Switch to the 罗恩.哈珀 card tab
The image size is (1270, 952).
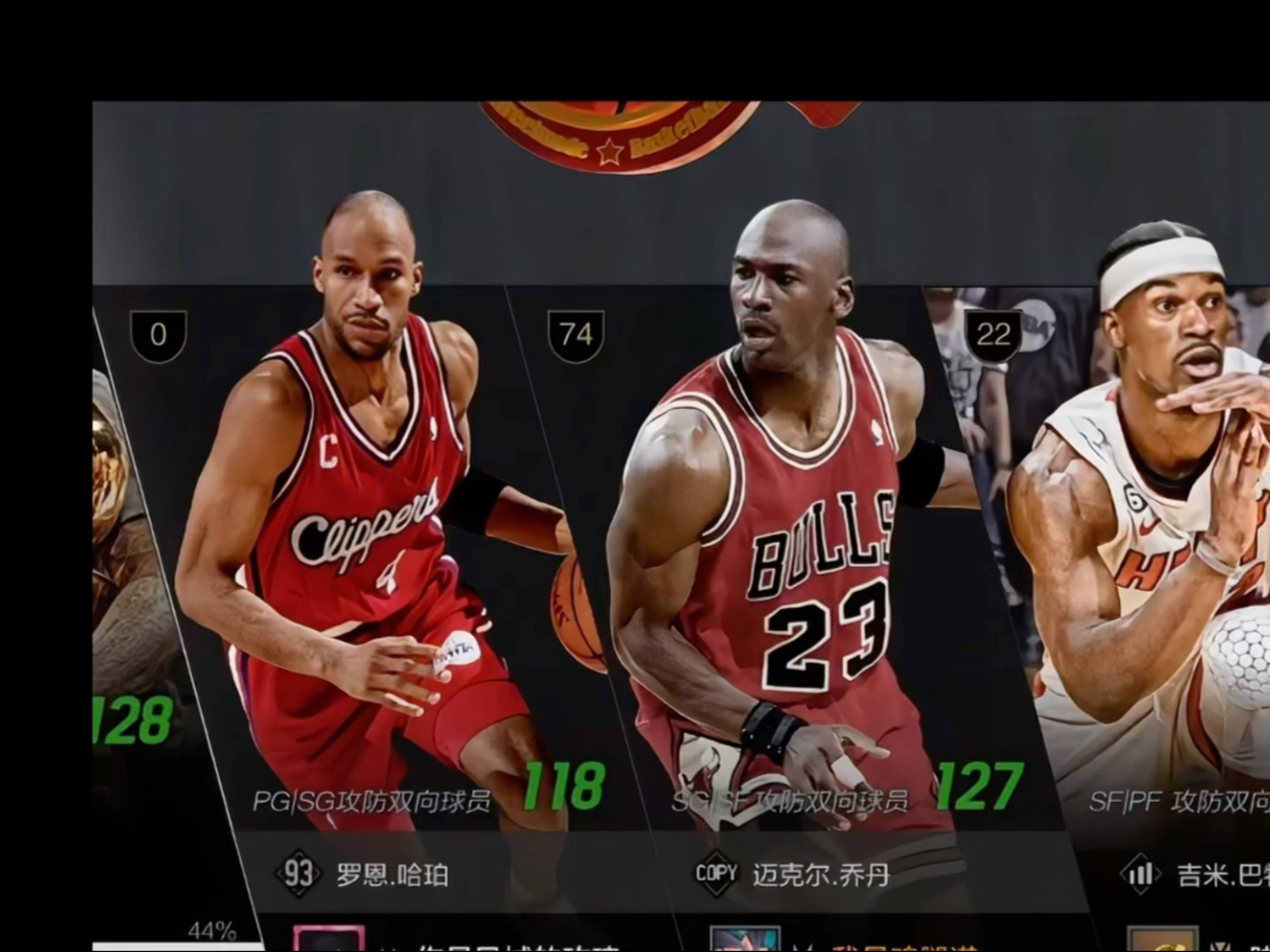pos(394,873)
